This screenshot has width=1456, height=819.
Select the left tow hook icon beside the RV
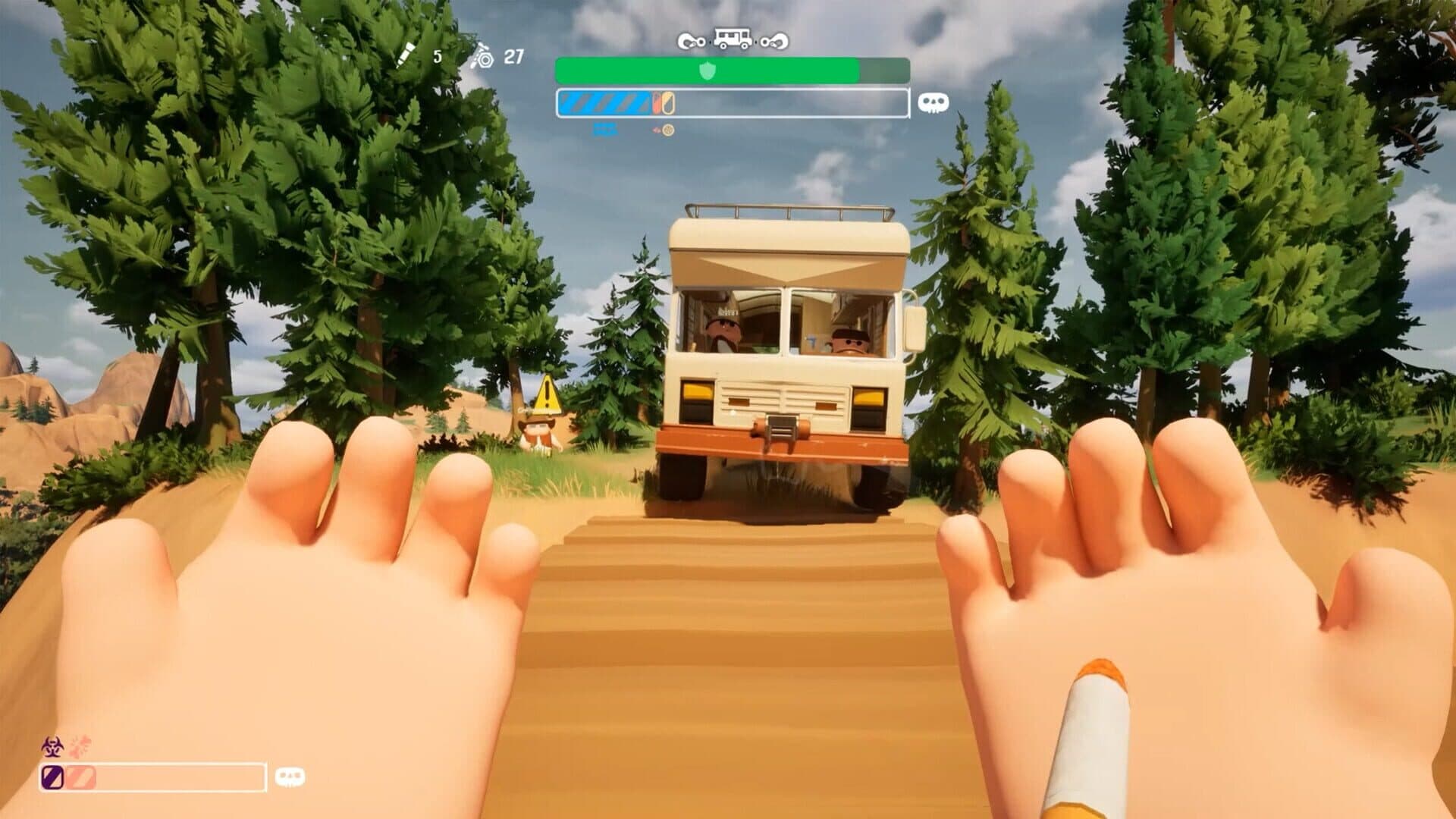(690, 42)
